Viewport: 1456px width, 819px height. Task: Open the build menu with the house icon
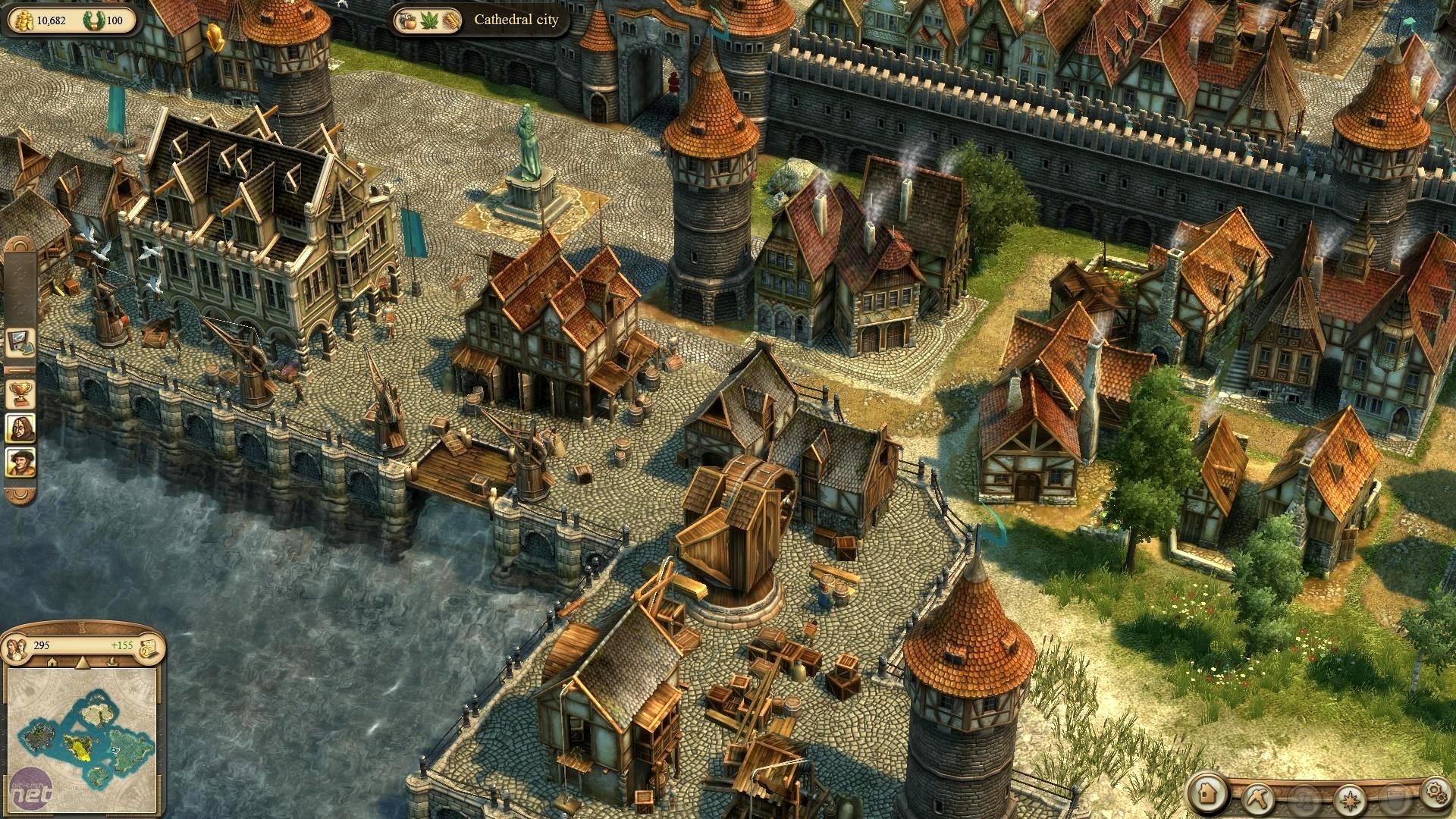(1207, 795)
